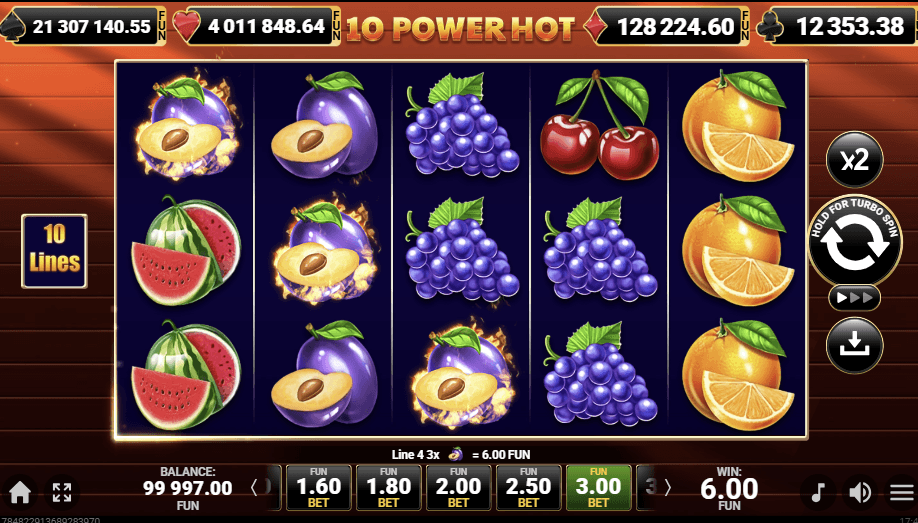Viewport: 918px width, 523px height.
Task: Pick the 2.50 bet option
Action: [x=527, y=488]
